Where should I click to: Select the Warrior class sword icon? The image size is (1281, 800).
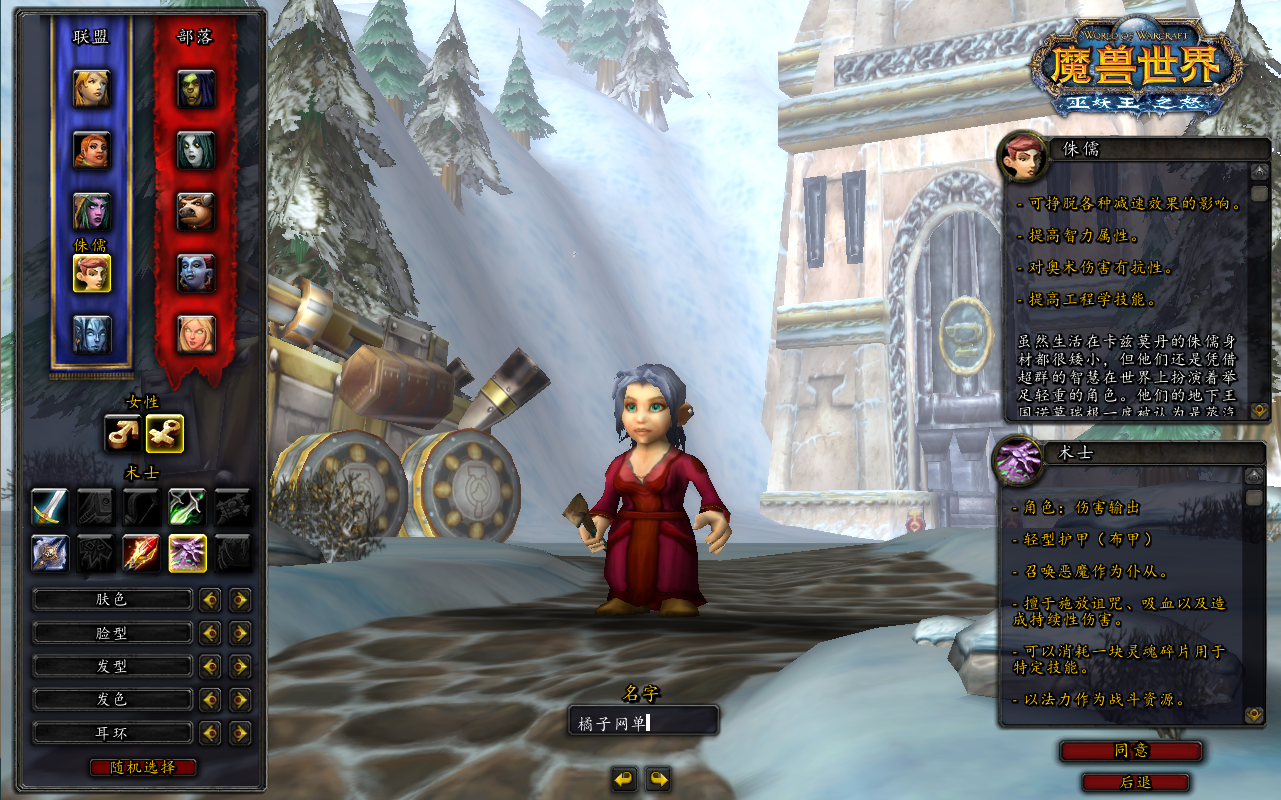(50, 507)
